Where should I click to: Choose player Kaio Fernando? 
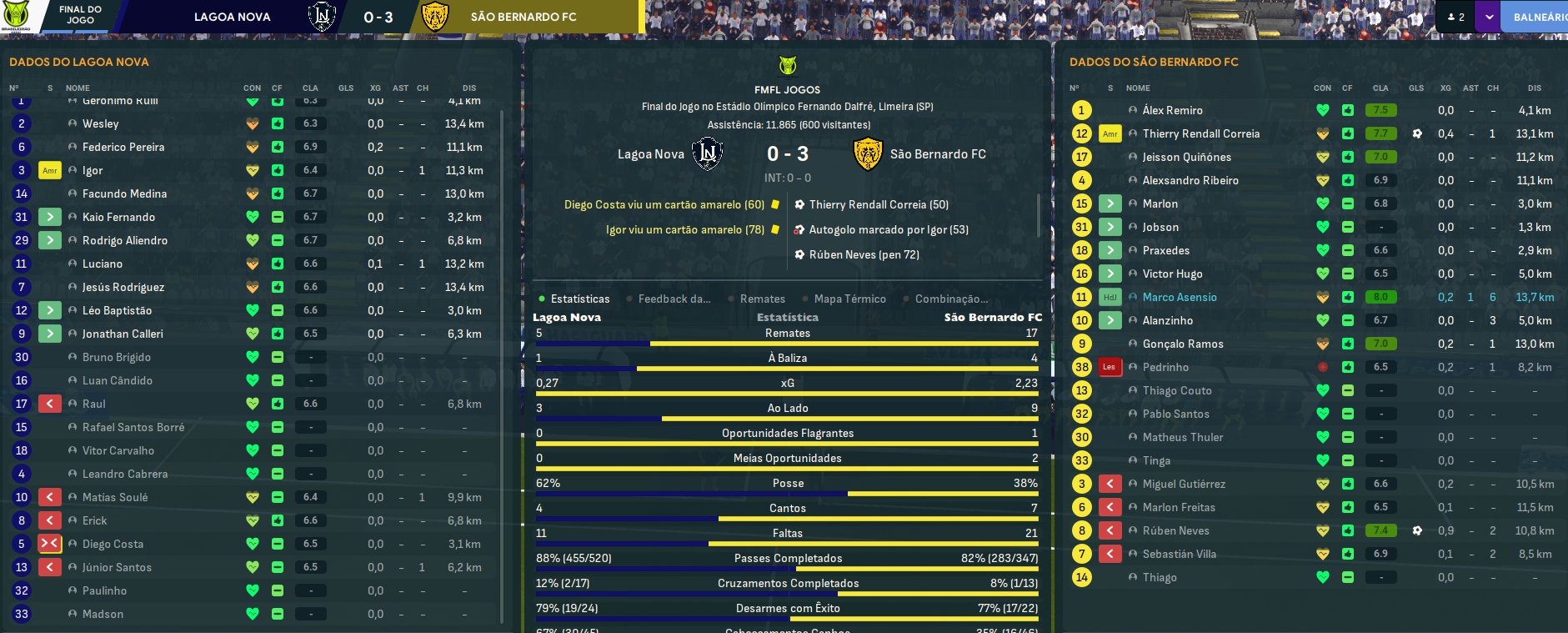click(118, 217)
